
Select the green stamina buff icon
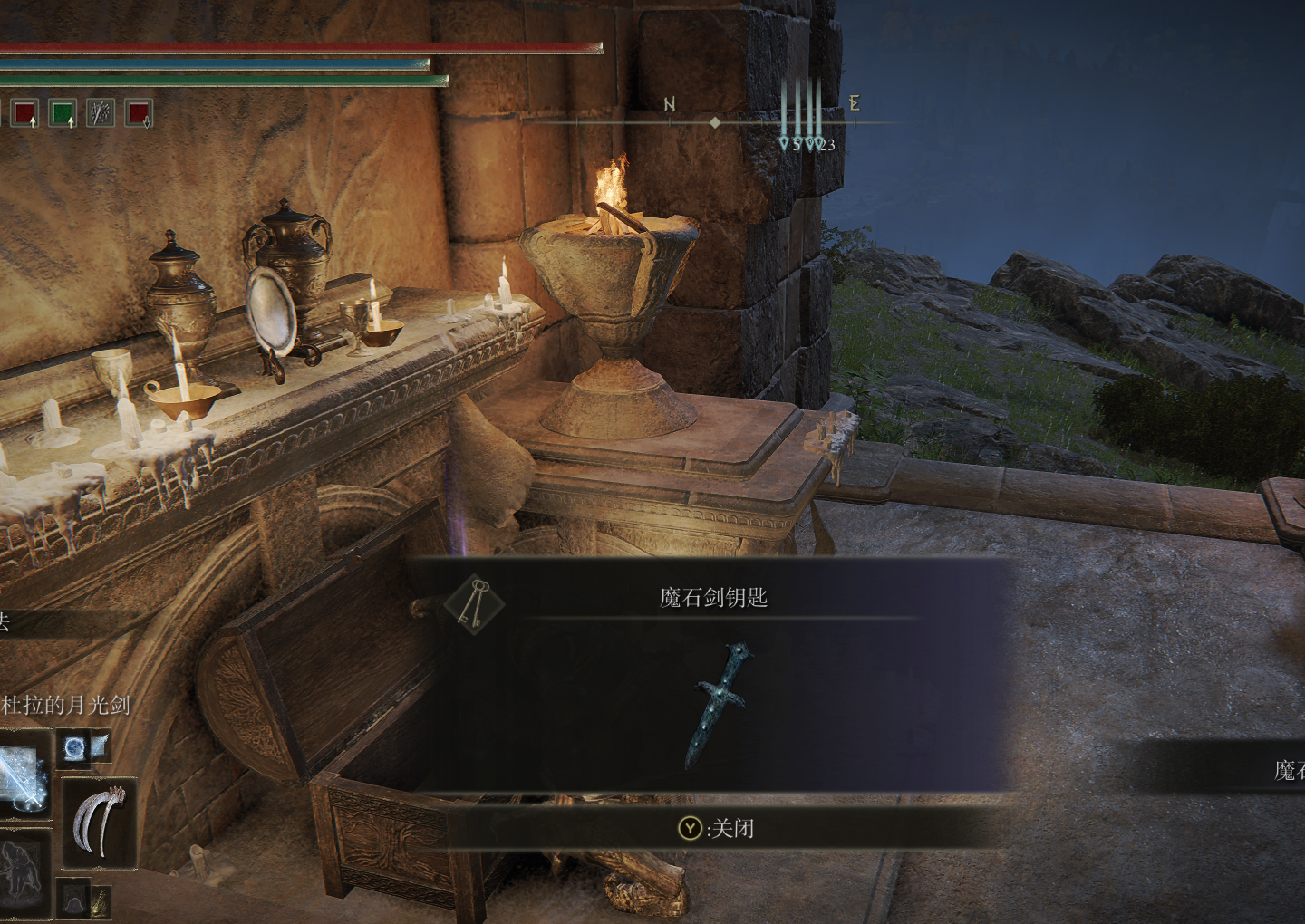[63, 113]
